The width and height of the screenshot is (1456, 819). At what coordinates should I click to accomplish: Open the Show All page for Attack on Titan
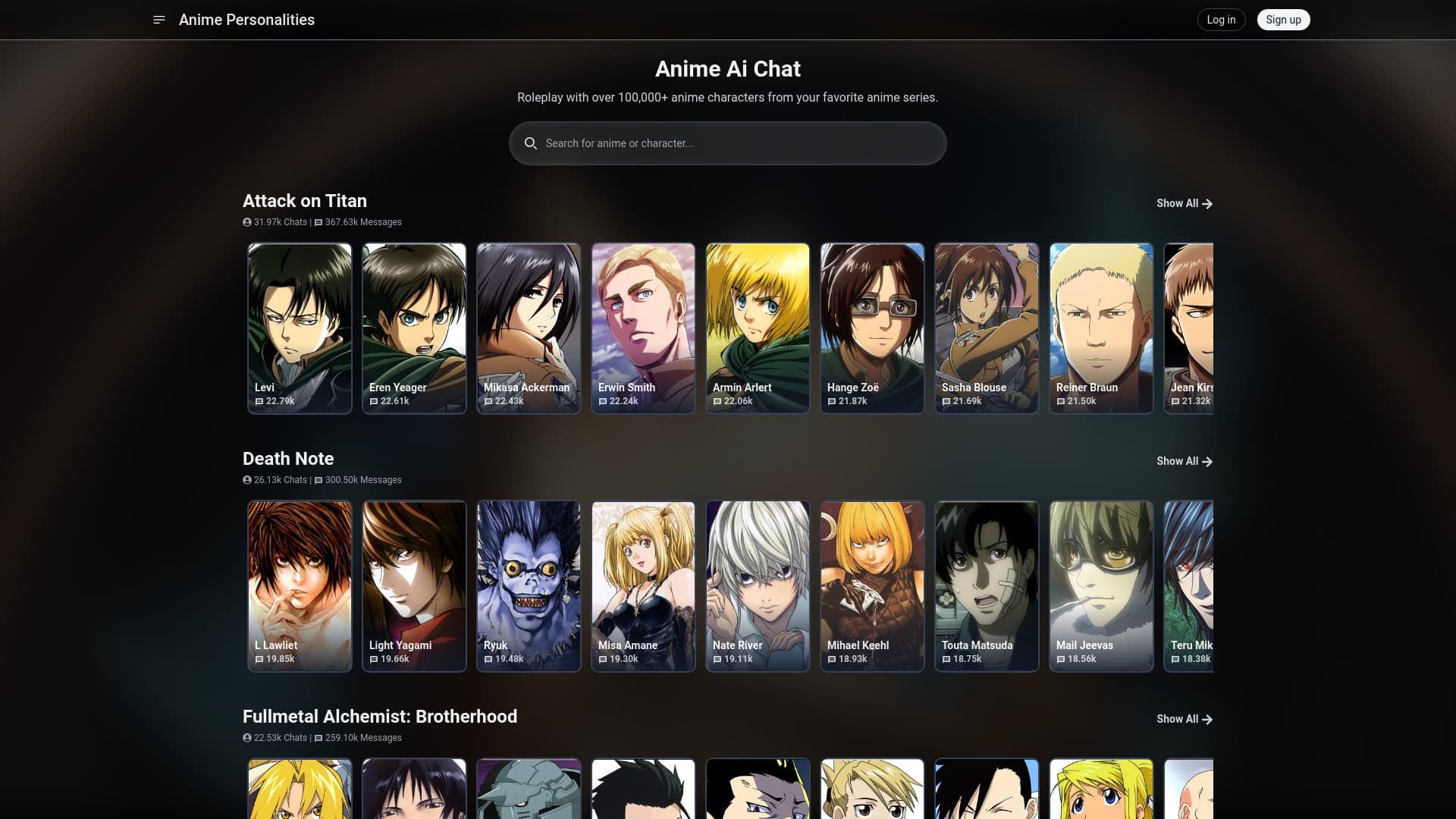1178,203
